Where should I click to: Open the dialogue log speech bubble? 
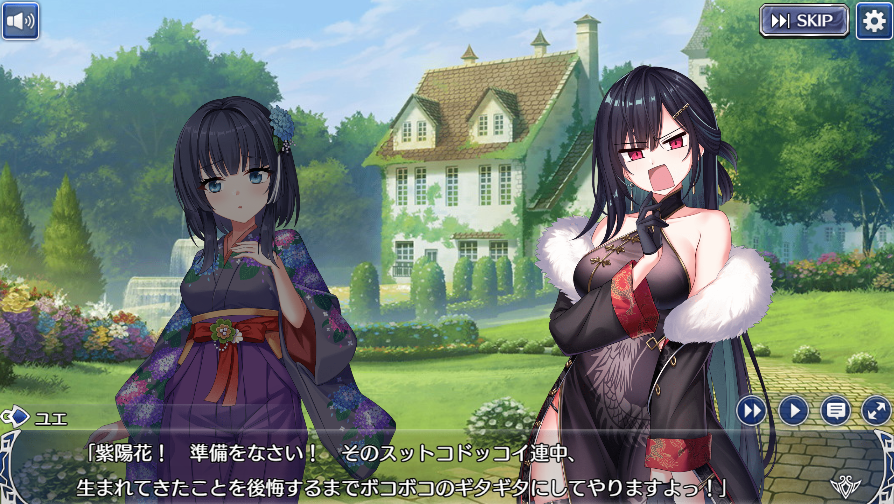point(835,410)
